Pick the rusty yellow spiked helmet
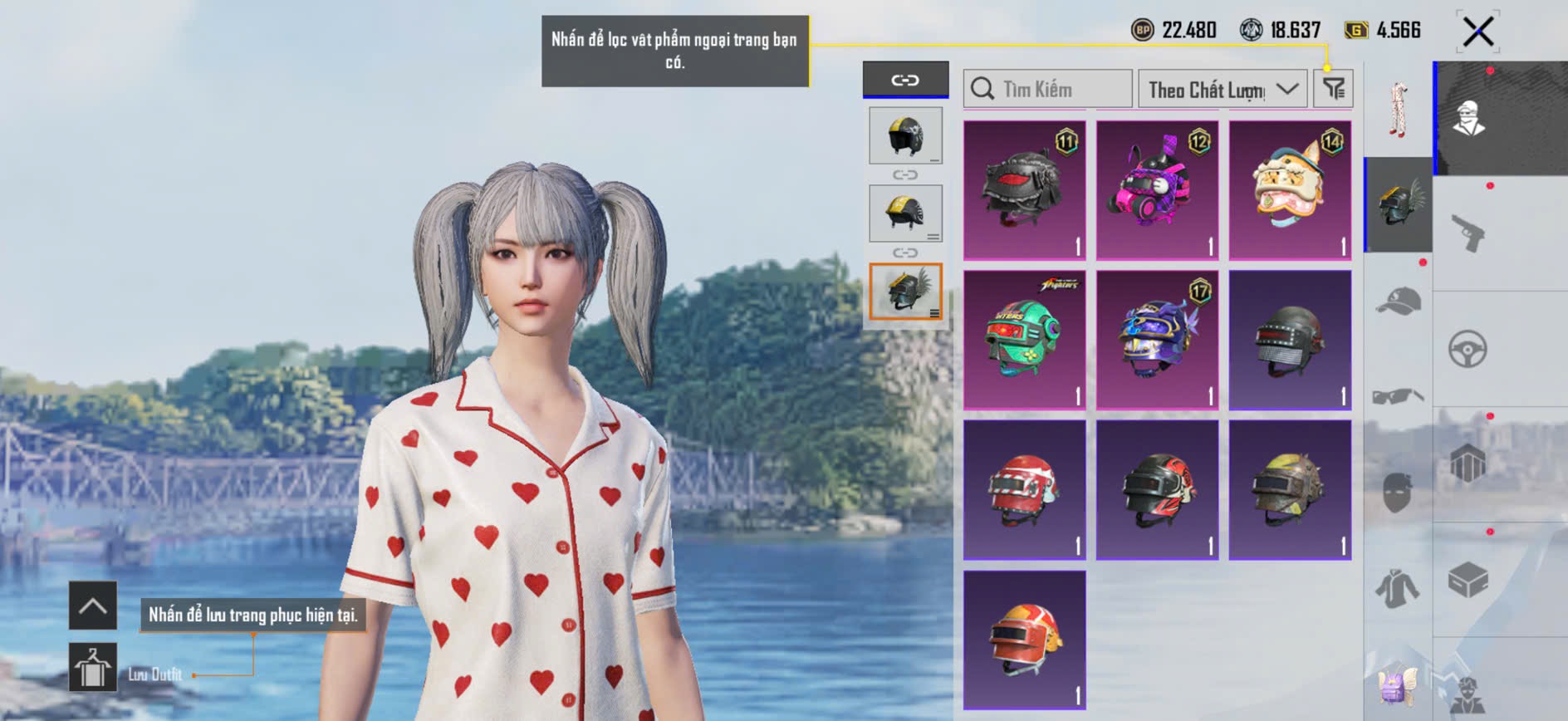Screen dimensions: 1568x721 point(1290,490)
